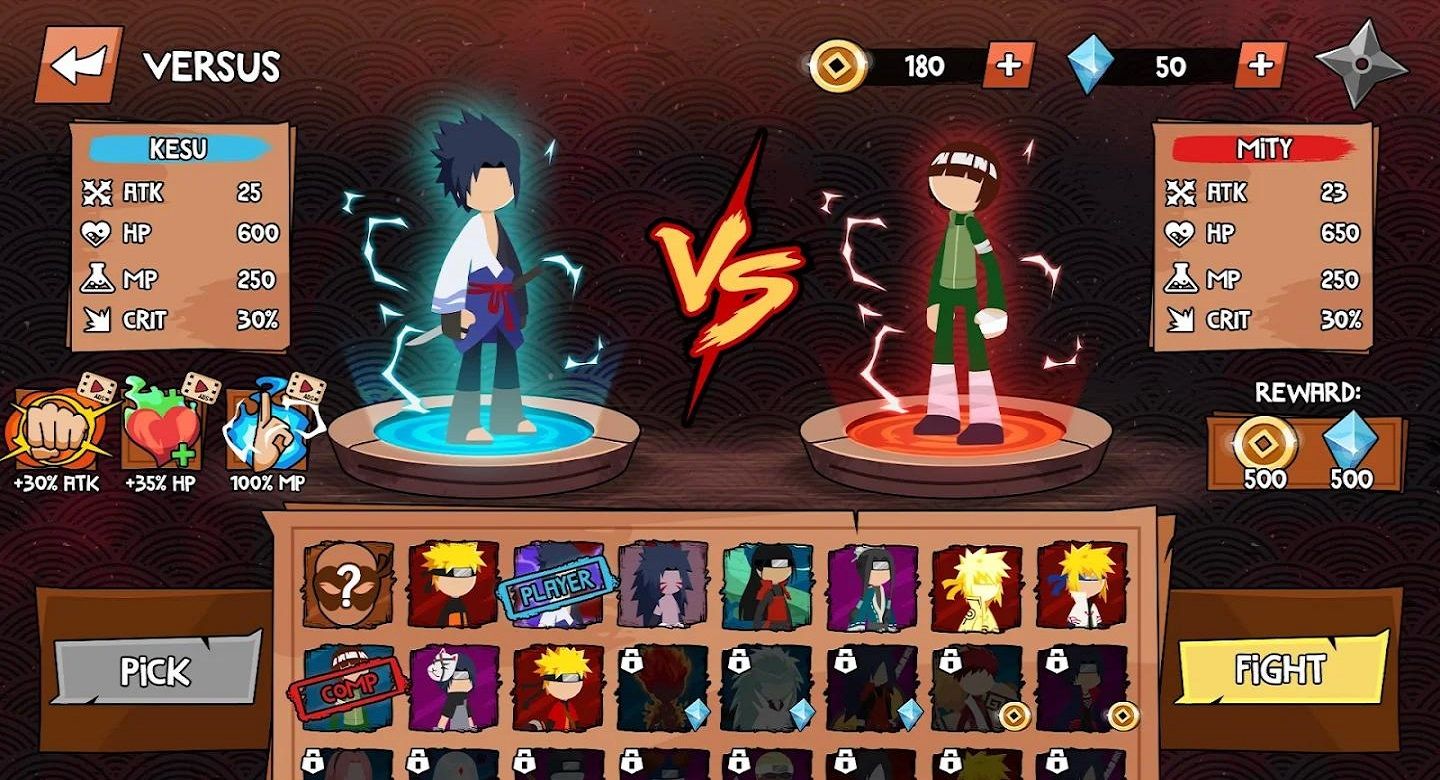Select the random question mark character

[x=348, y=584]
